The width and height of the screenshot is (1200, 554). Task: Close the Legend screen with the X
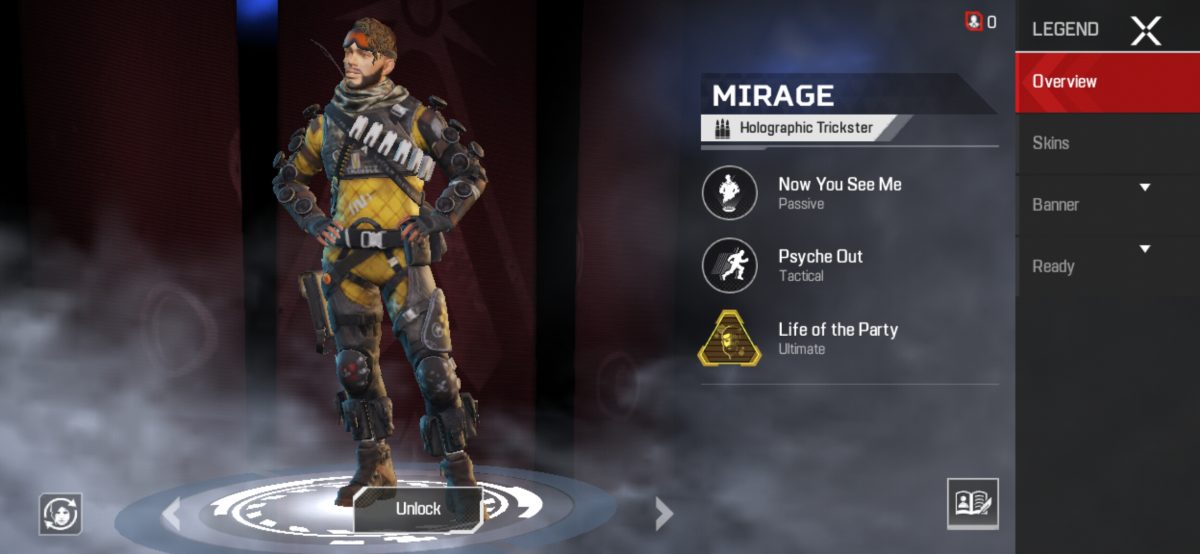pos(1145,30)
